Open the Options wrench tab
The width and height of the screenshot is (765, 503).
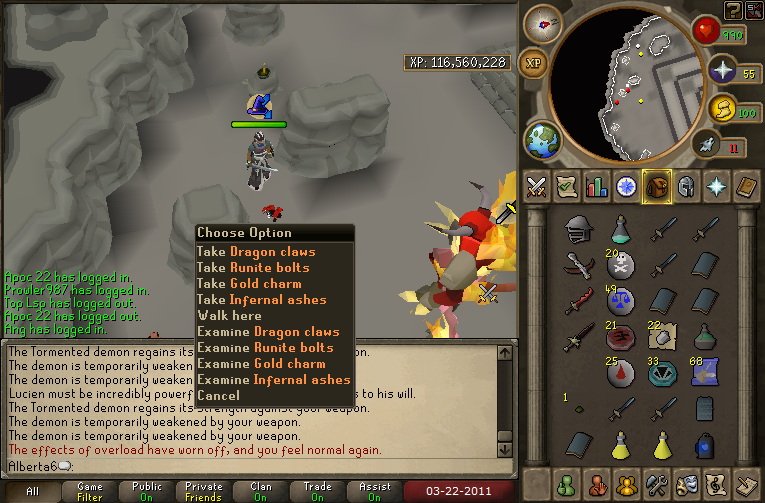pyautogui.click(x=656, y=482)
